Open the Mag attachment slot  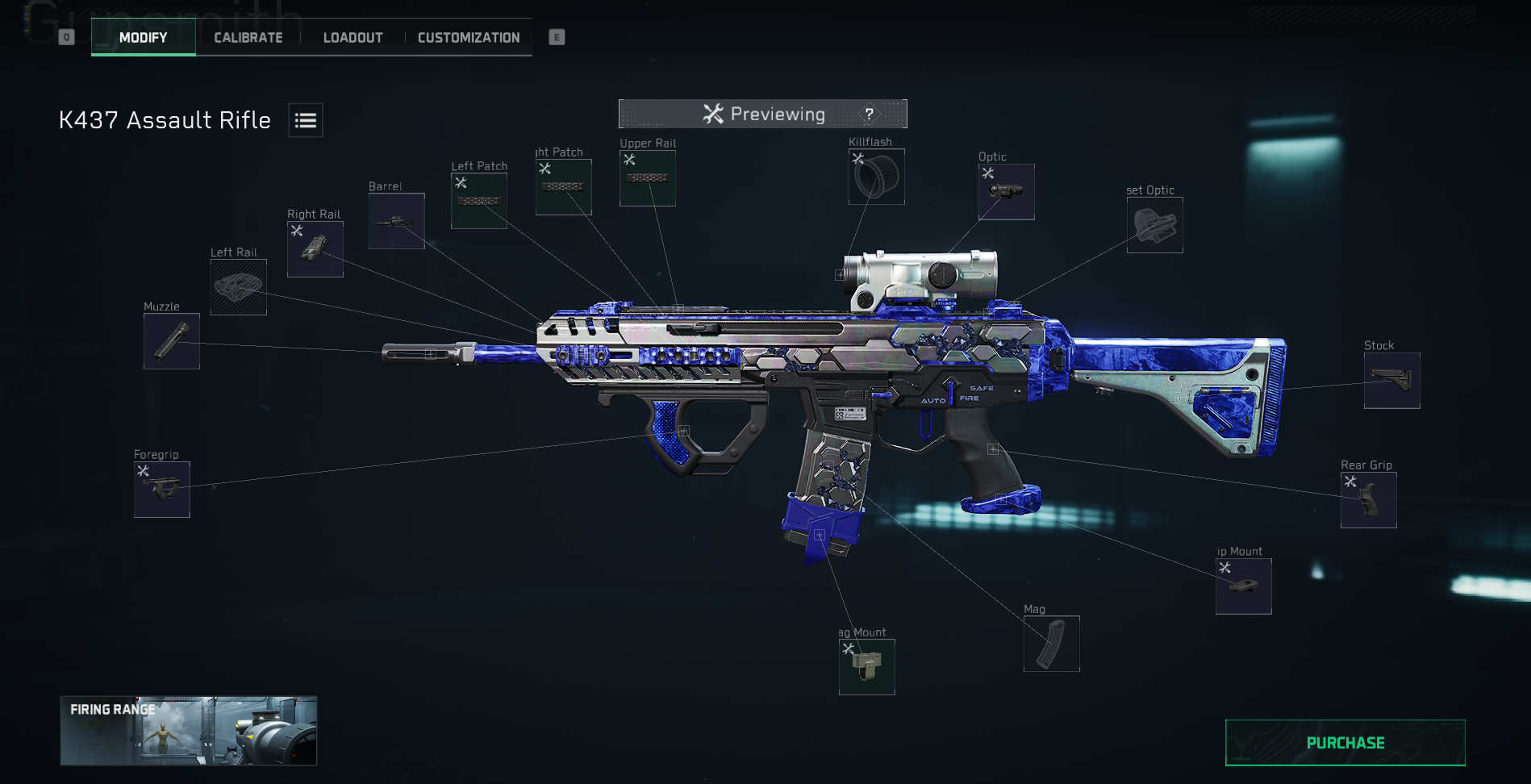(x=1051, y=643)
